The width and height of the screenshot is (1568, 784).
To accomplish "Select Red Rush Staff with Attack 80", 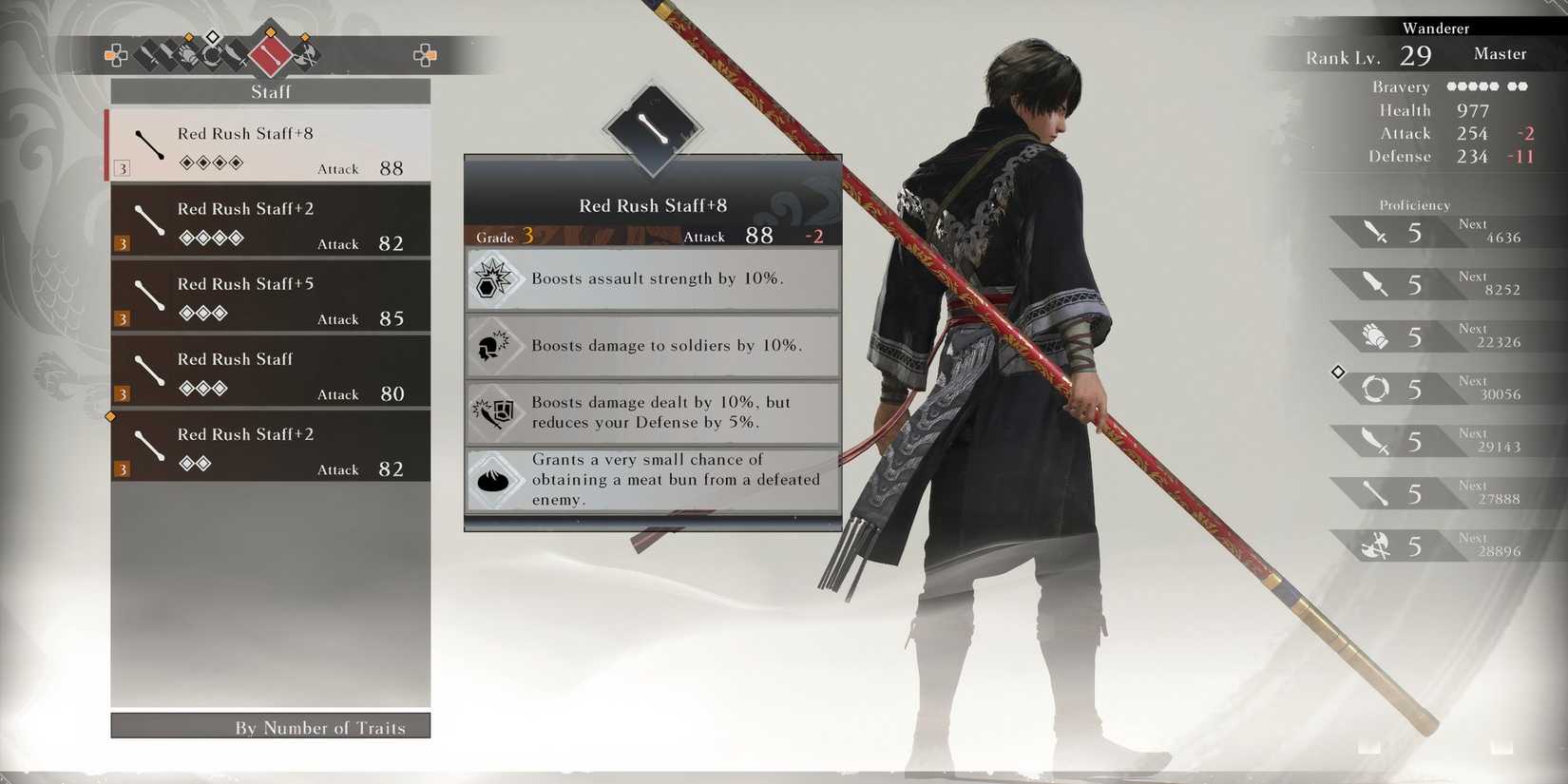I will click(x=271, y=373).
